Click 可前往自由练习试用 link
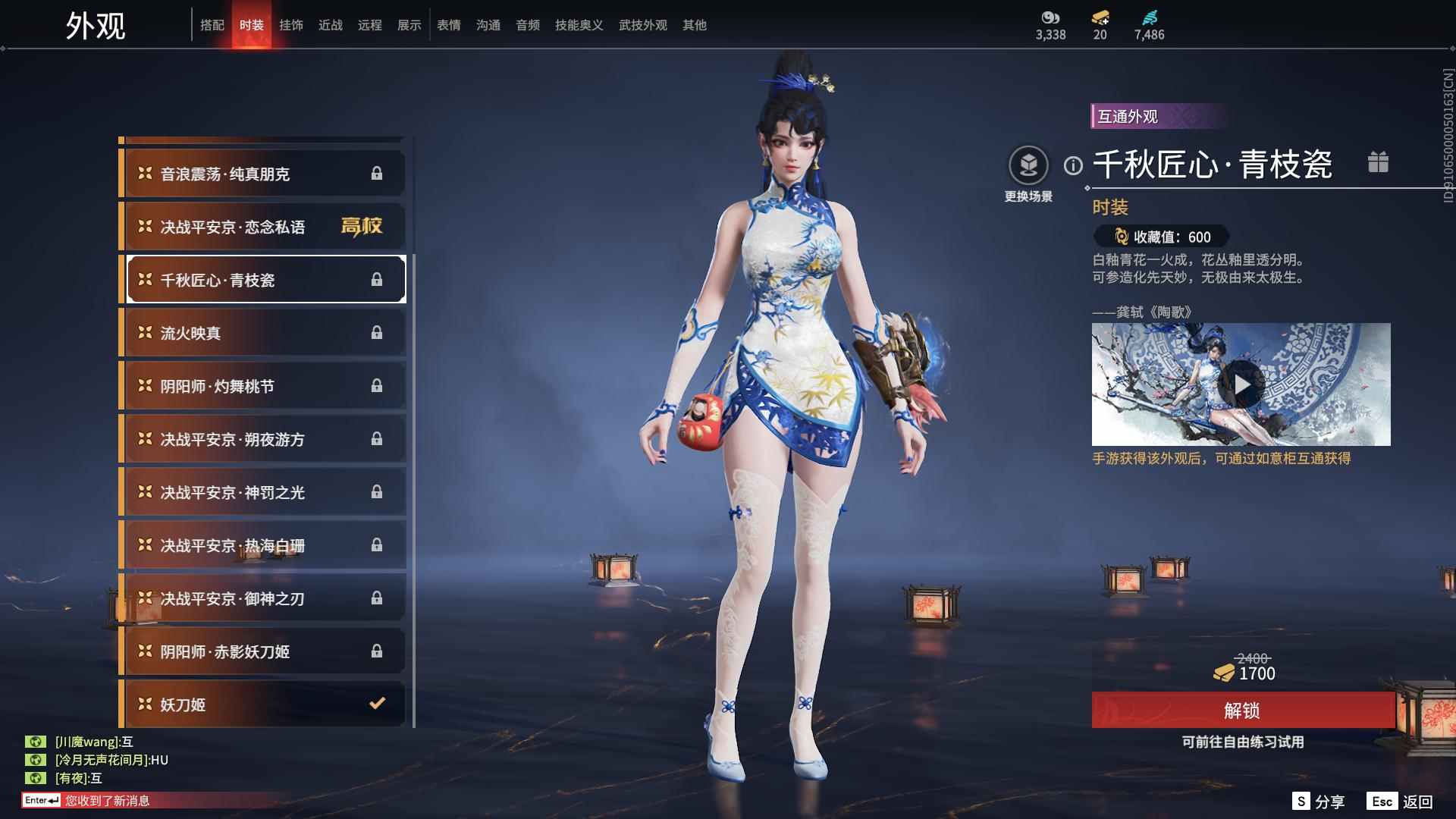 coord(1242,742)
